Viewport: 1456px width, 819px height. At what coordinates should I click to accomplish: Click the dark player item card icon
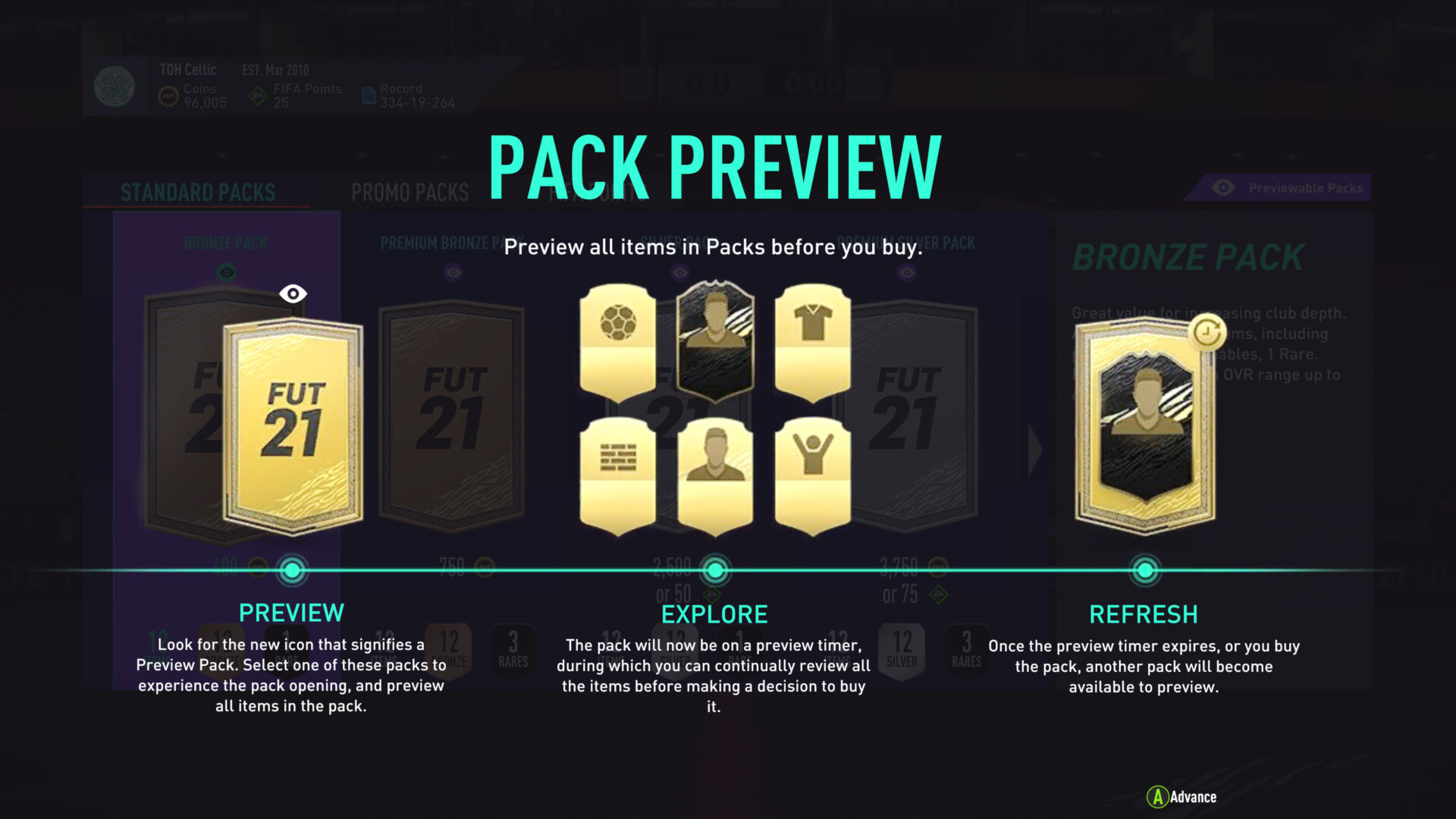[717, 341]
